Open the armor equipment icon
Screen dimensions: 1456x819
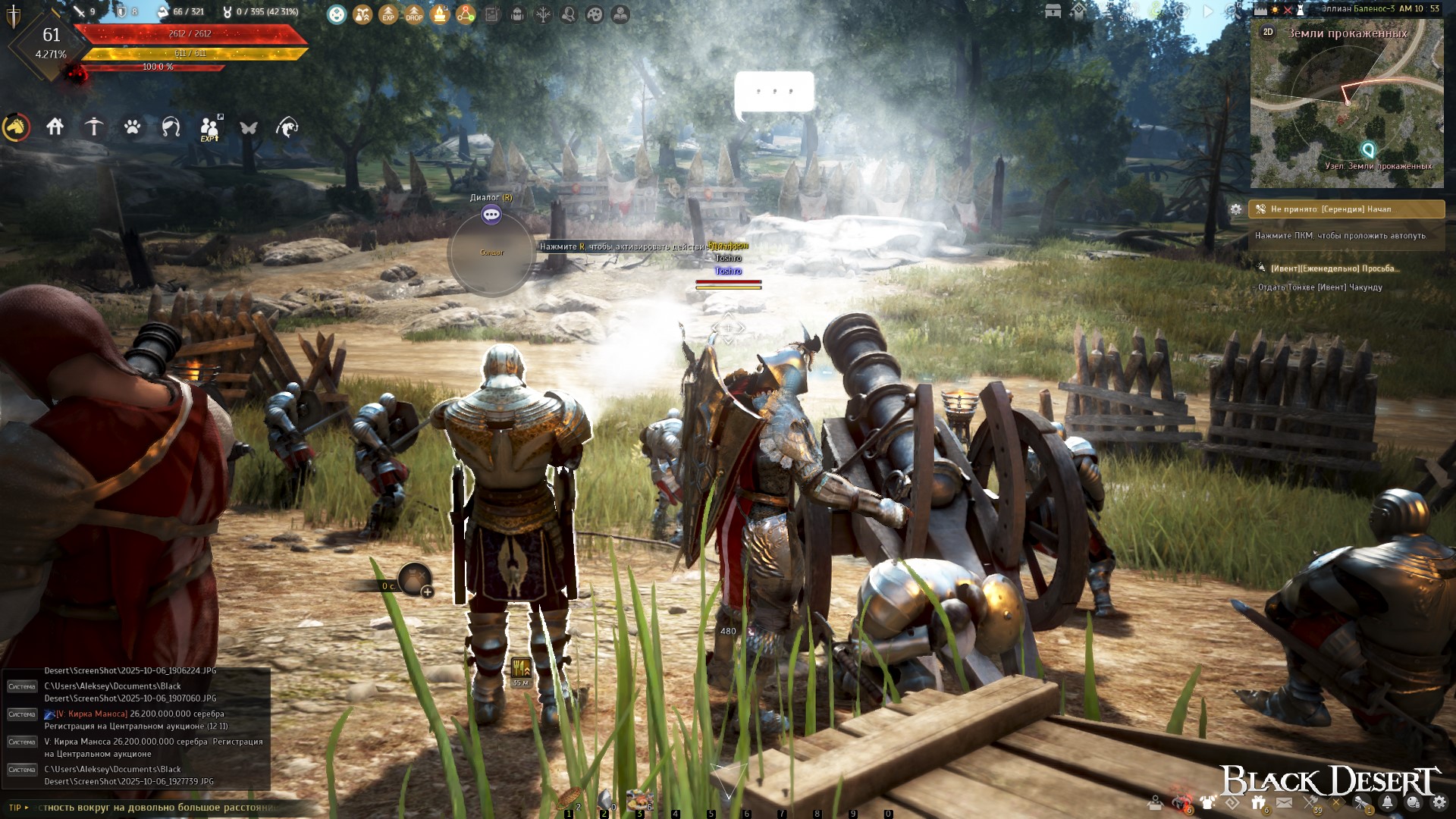pyautogui.click(x=1207, y=802)
